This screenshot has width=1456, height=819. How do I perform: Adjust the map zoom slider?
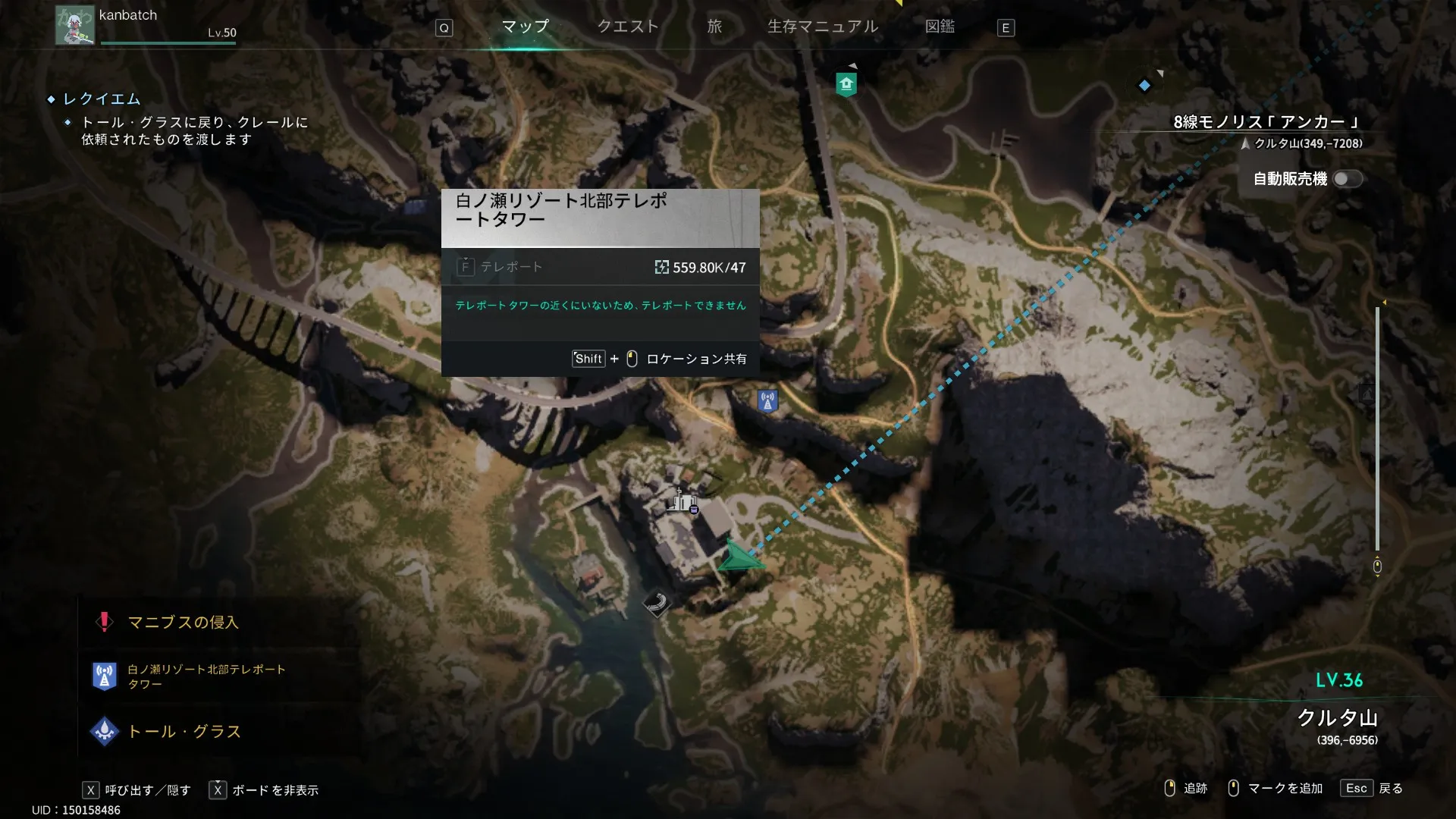1377,428
